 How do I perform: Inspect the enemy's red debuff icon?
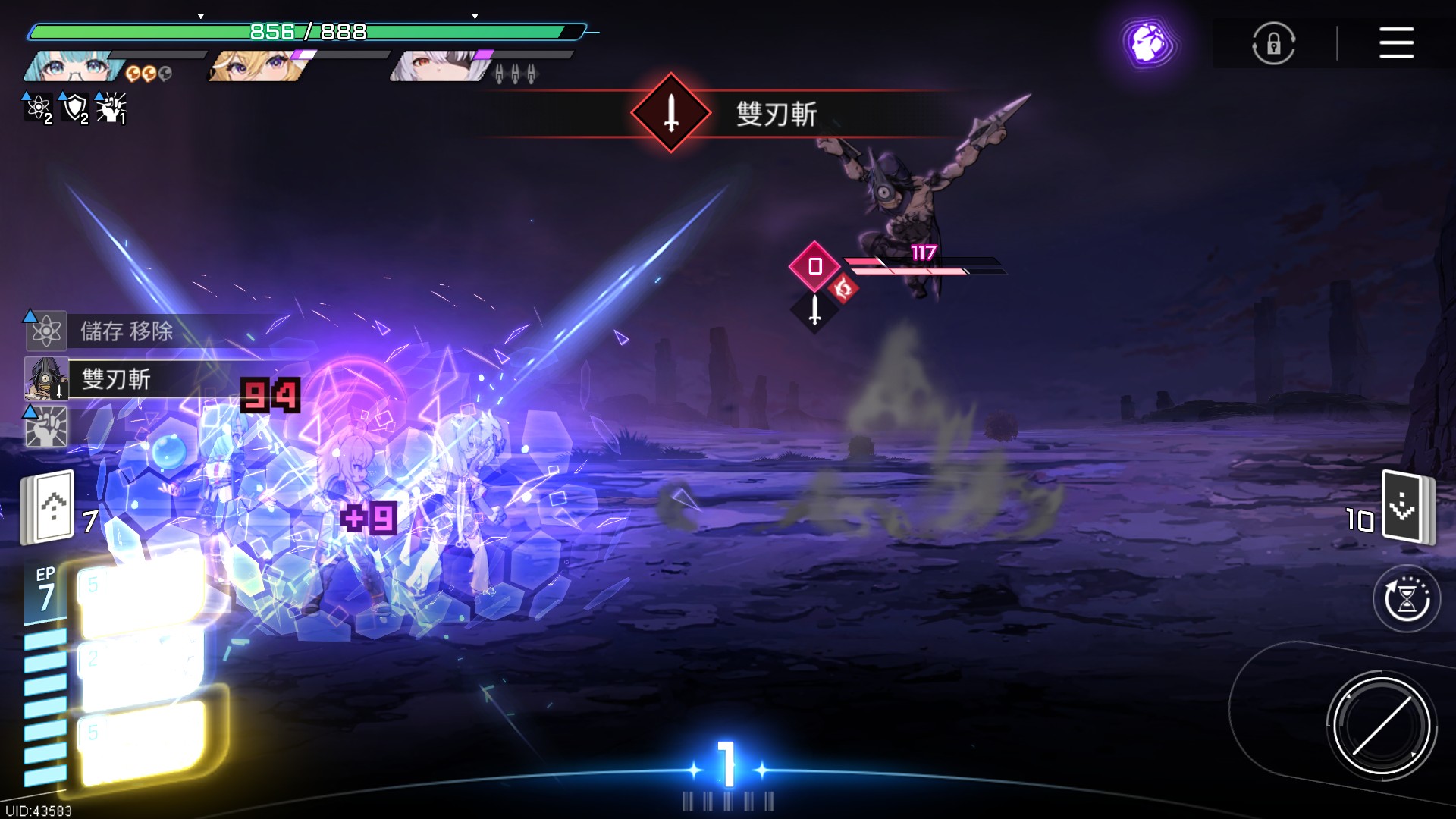click(843, 288)
